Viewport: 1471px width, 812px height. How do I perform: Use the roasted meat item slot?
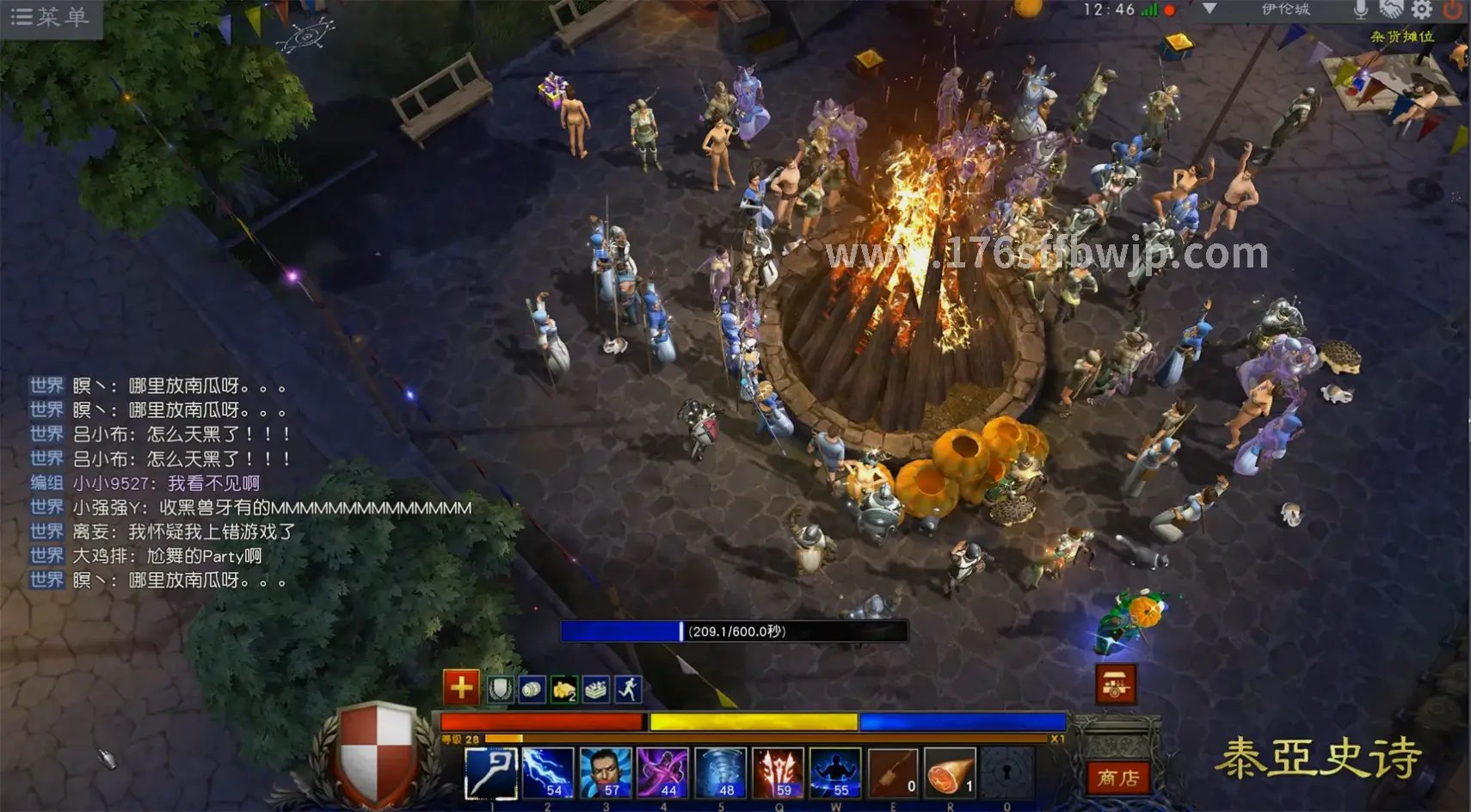(x=951, y=772)
